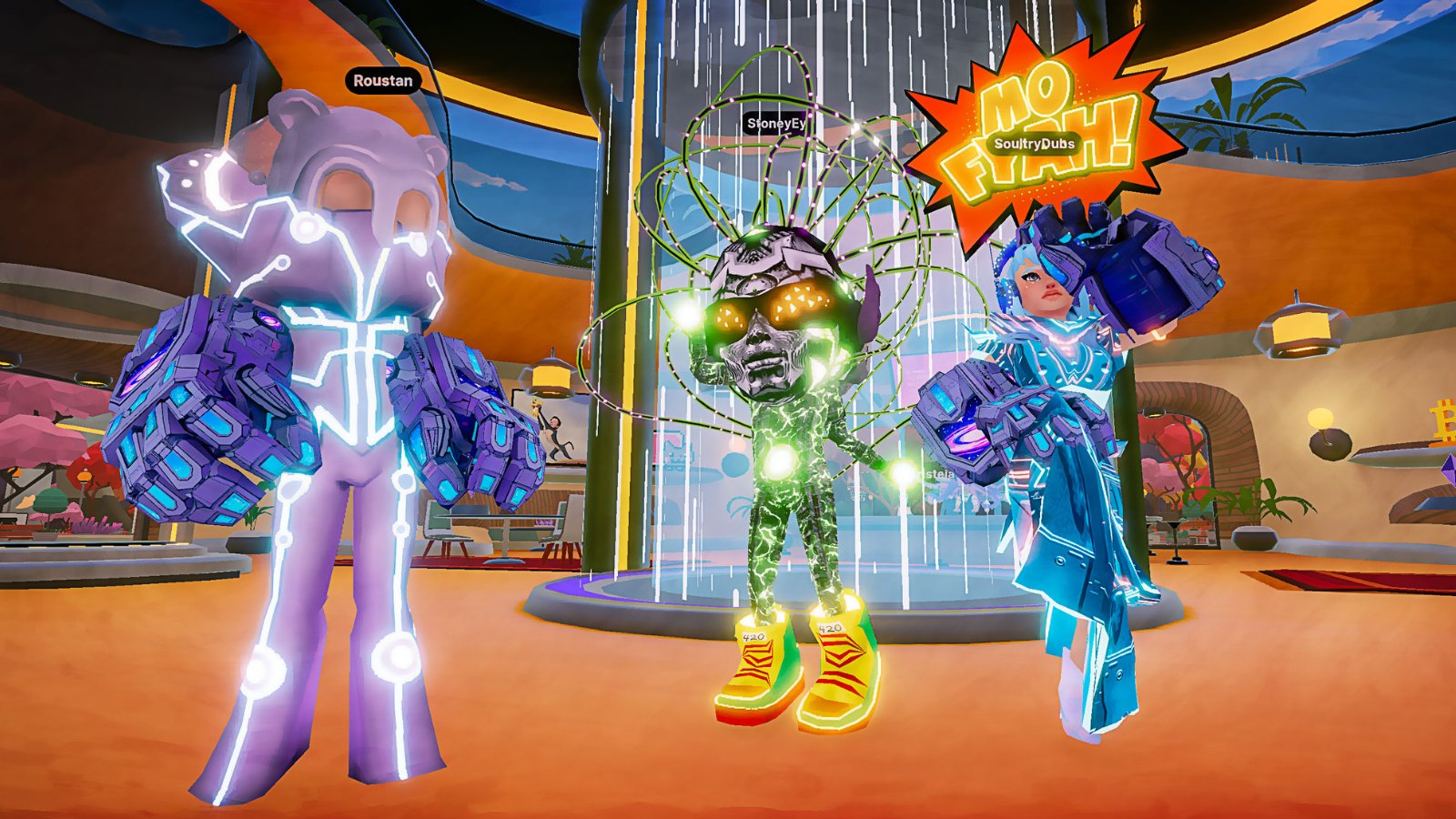The image size is (1456, 819).
Task: Select the StoneyEy player name tag
Action: [x=775, y=124]
